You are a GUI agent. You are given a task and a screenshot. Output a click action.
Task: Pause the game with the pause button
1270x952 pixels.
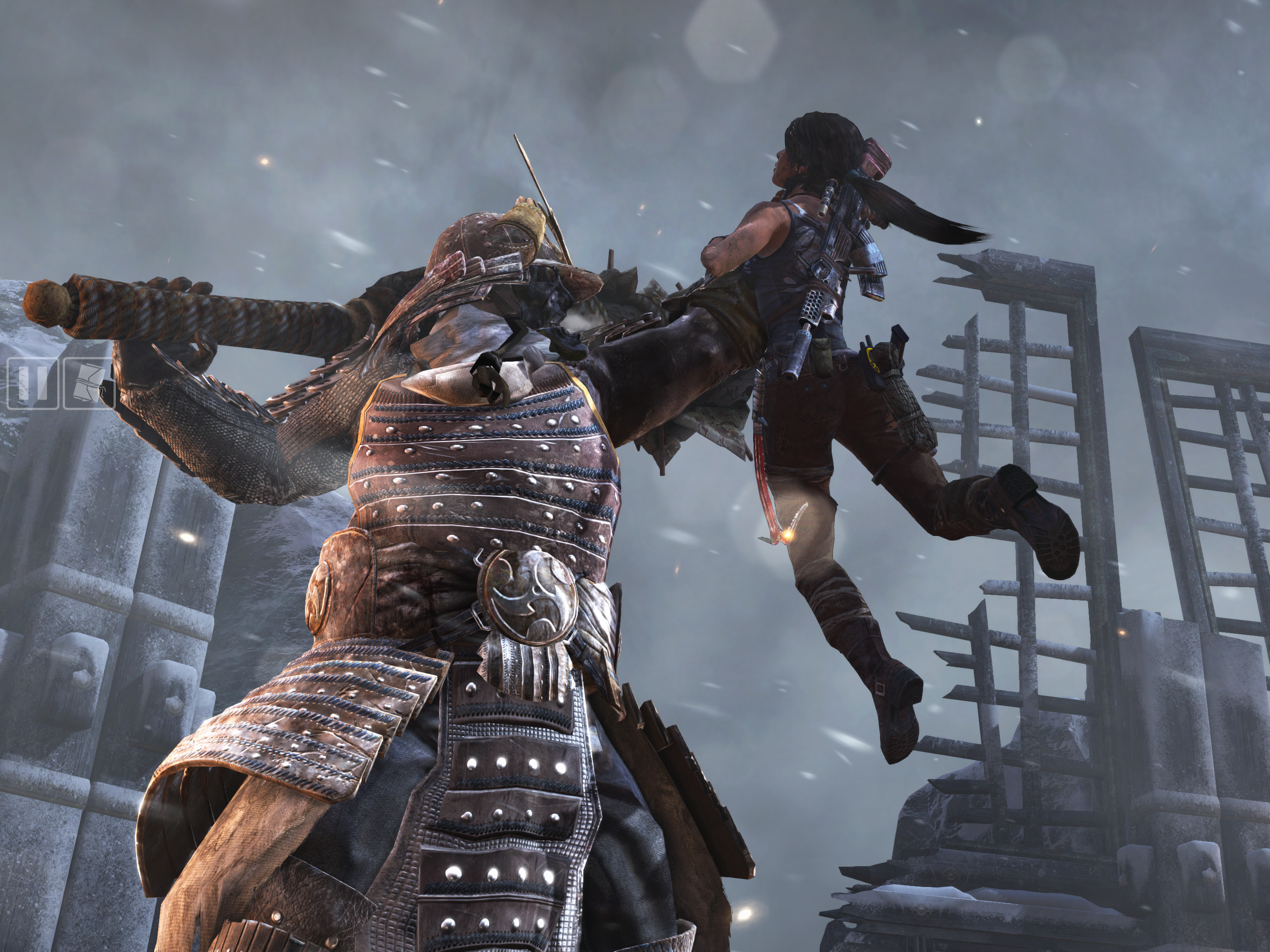pos(33,383)
